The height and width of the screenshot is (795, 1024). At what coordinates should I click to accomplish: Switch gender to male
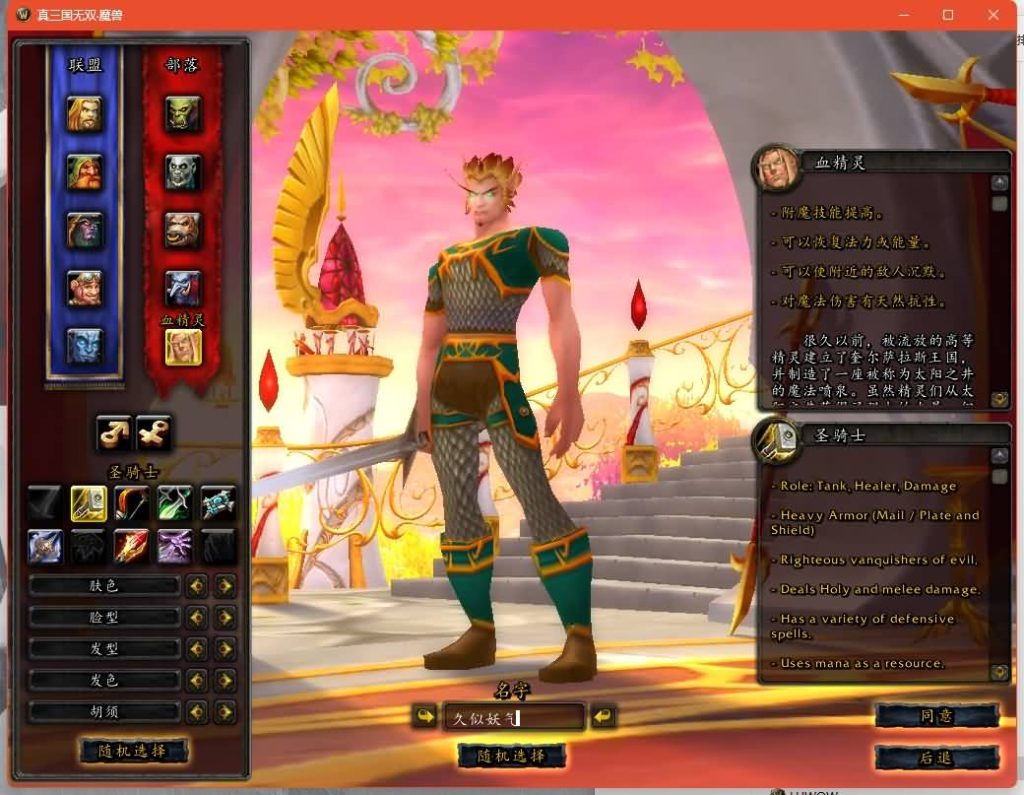114,433
